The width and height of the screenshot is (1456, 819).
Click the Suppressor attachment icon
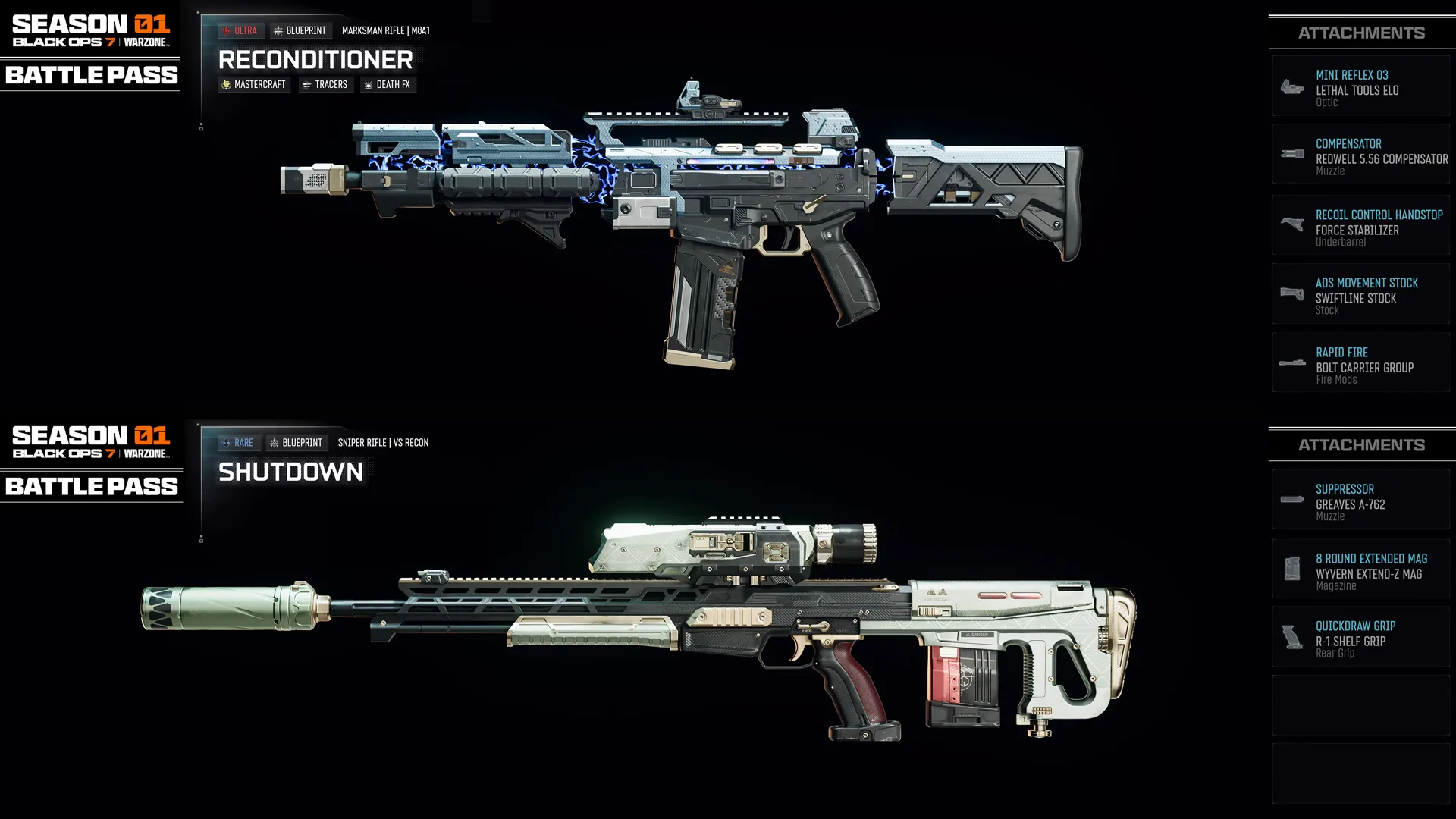pos(1291,499)
